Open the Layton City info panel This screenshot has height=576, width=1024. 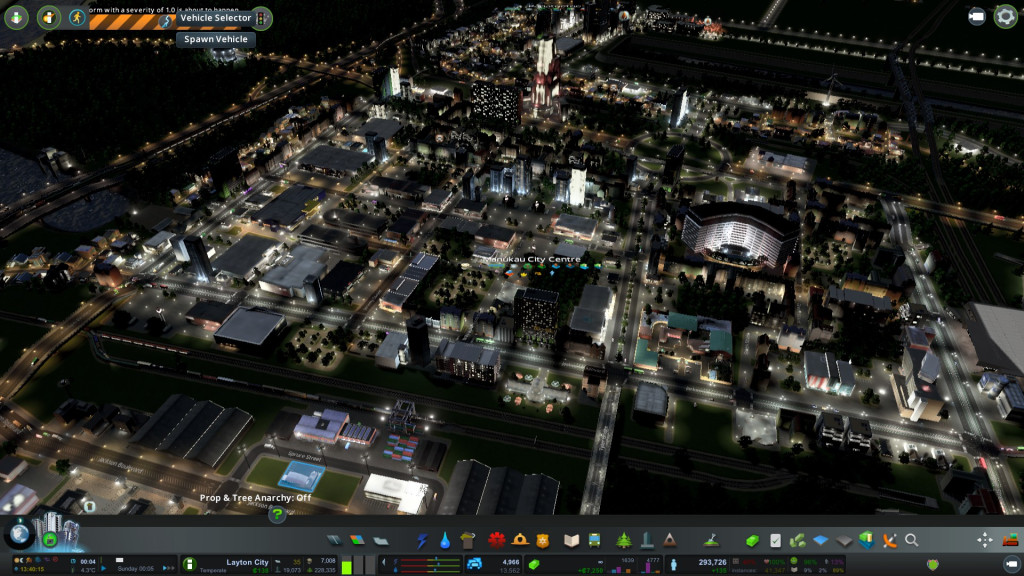pos(248,562)
